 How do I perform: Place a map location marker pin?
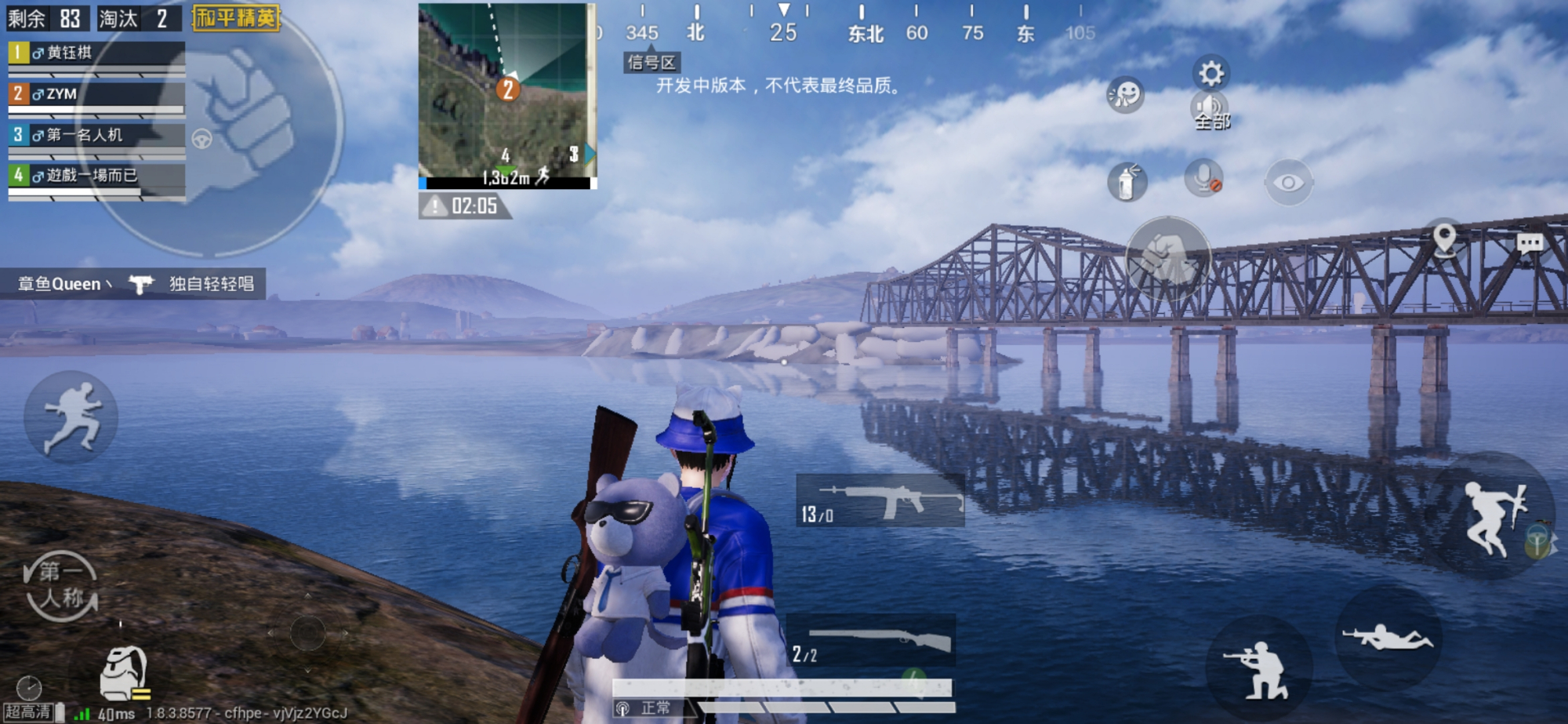pyautogui.click(x=1444, y=238)
